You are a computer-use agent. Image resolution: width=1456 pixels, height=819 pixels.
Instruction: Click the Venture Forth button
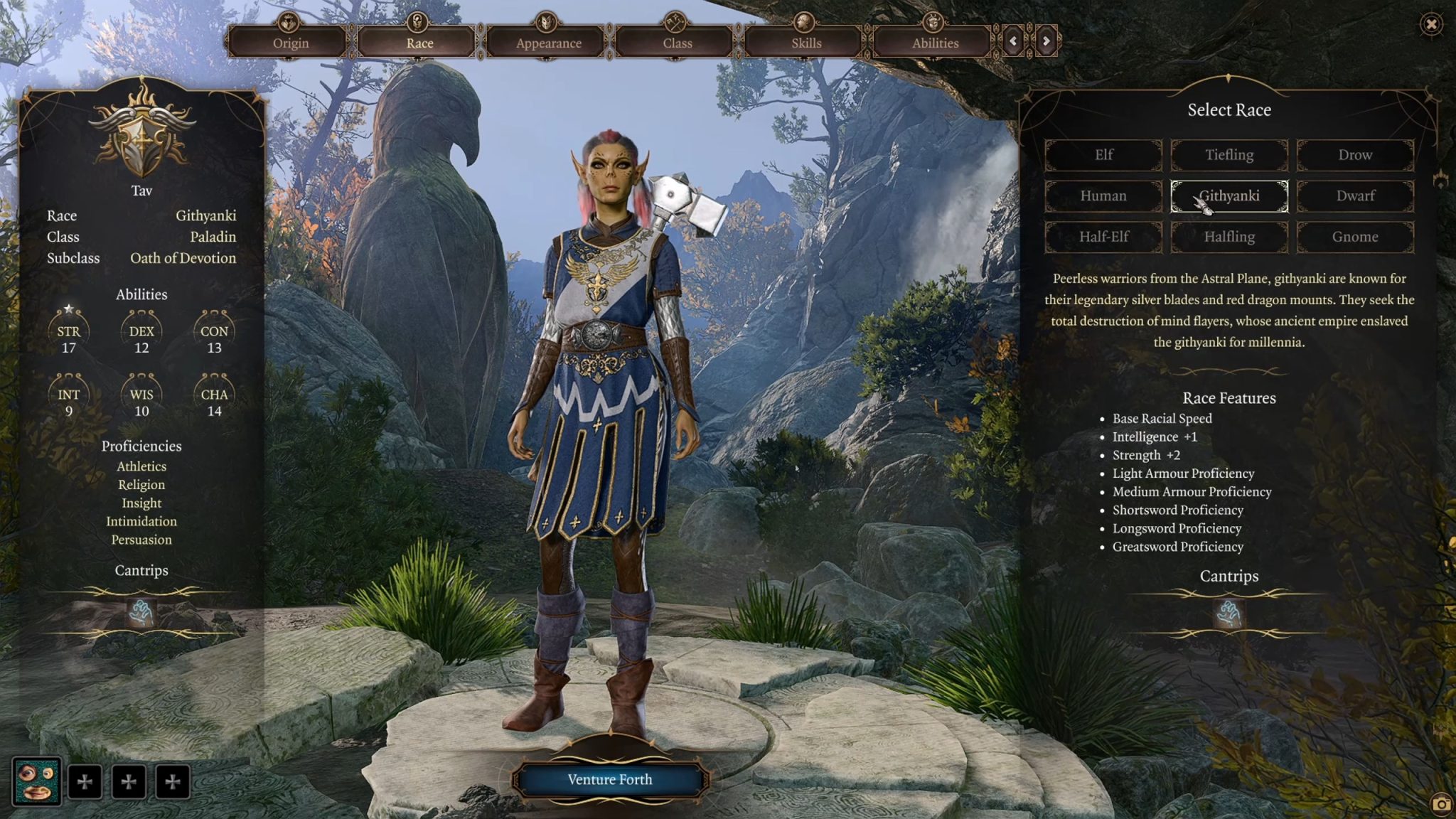pos(609,780)
